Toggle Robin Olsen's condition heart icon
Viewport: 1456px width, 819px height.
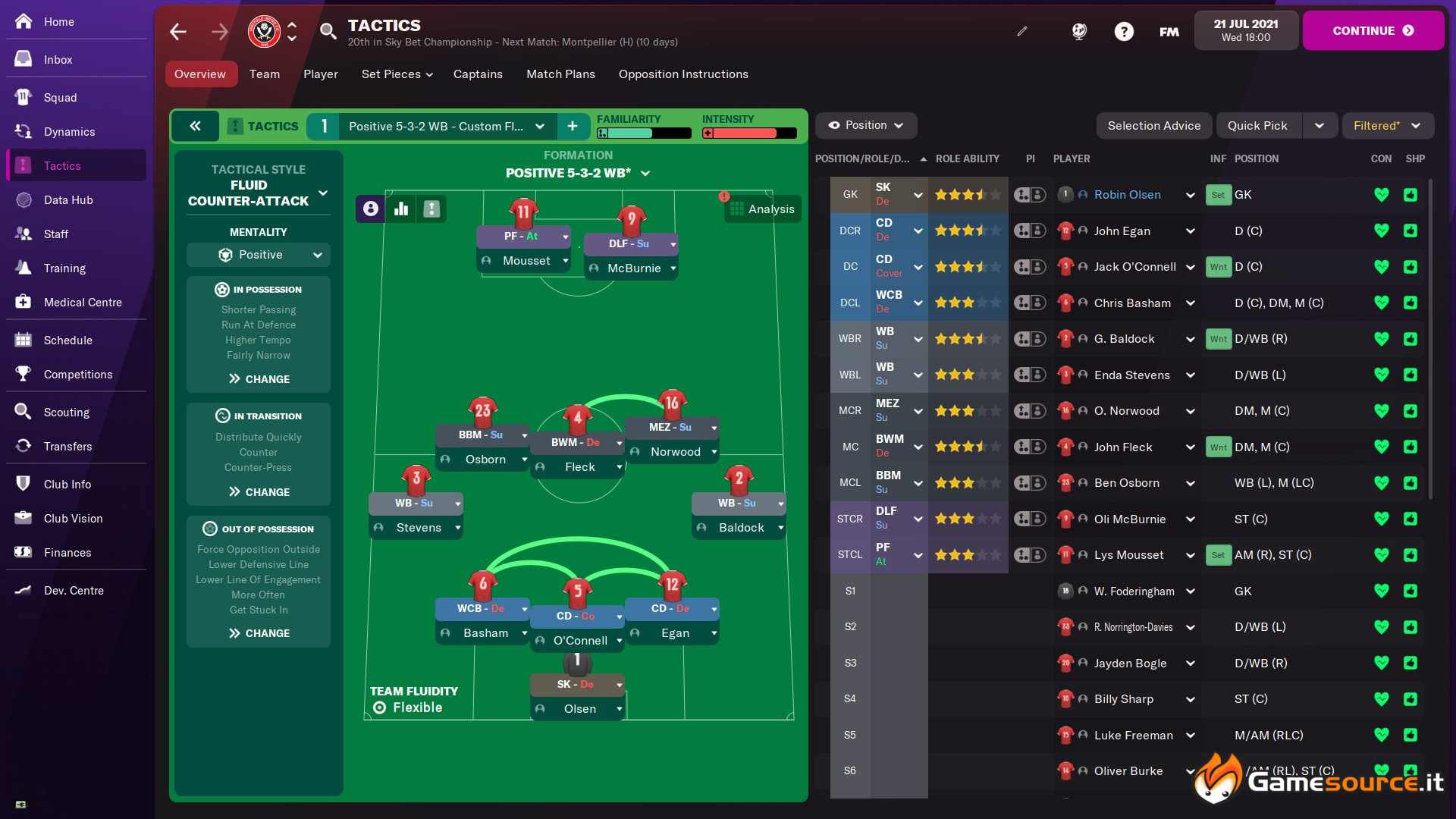pyautogui.click(x=1382, y=194)
